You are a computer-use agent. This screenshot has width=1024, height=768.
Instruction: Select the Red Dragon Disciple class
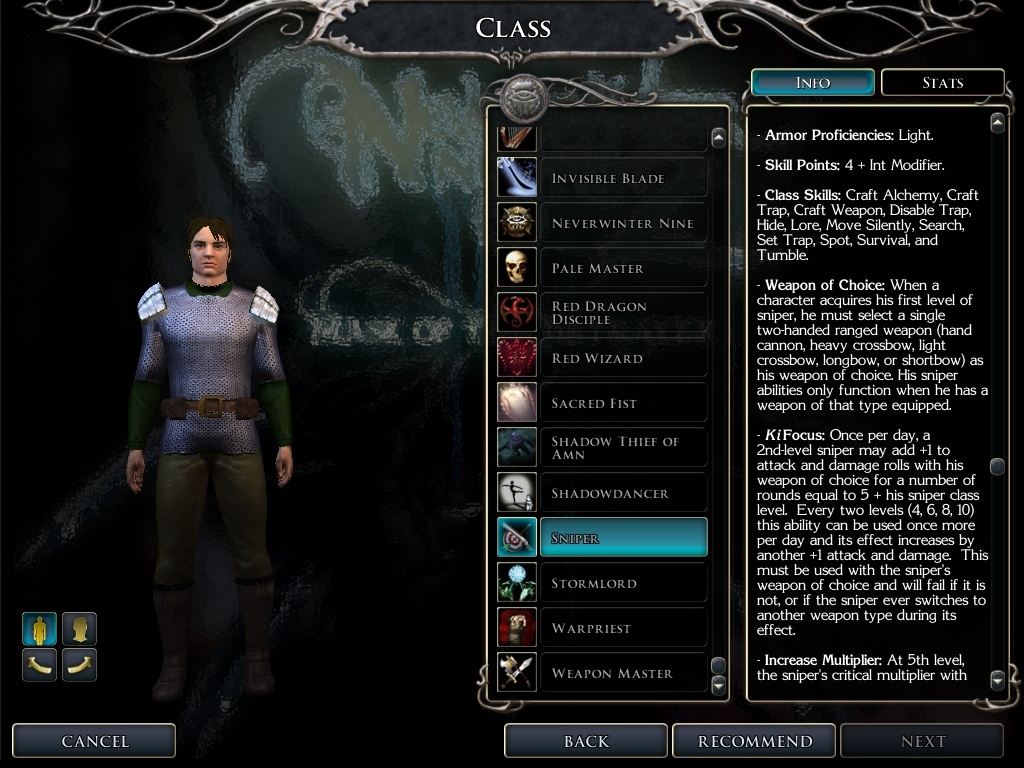pos(622,313)
